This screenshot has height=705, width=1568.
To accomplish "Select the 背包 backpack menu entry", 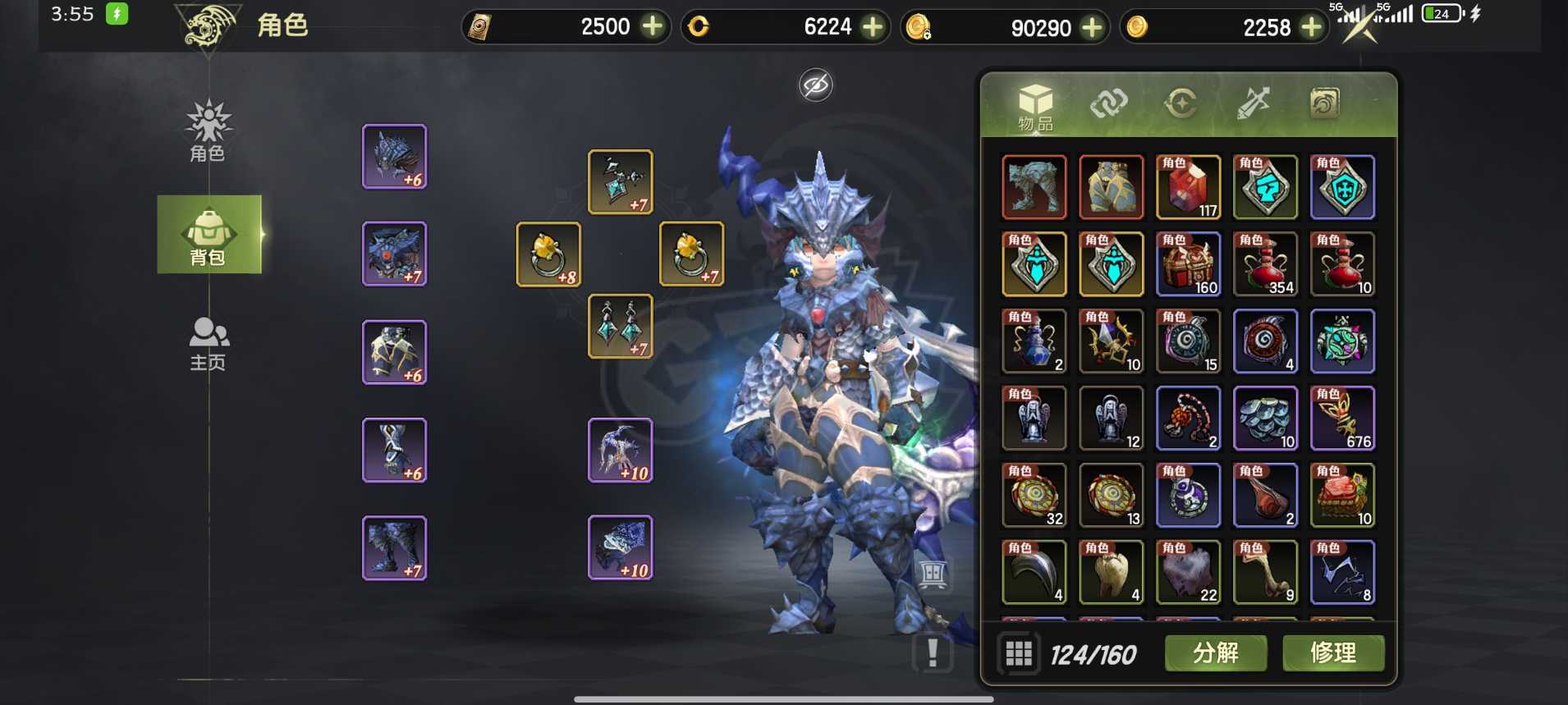I will (x=209, y=235).
